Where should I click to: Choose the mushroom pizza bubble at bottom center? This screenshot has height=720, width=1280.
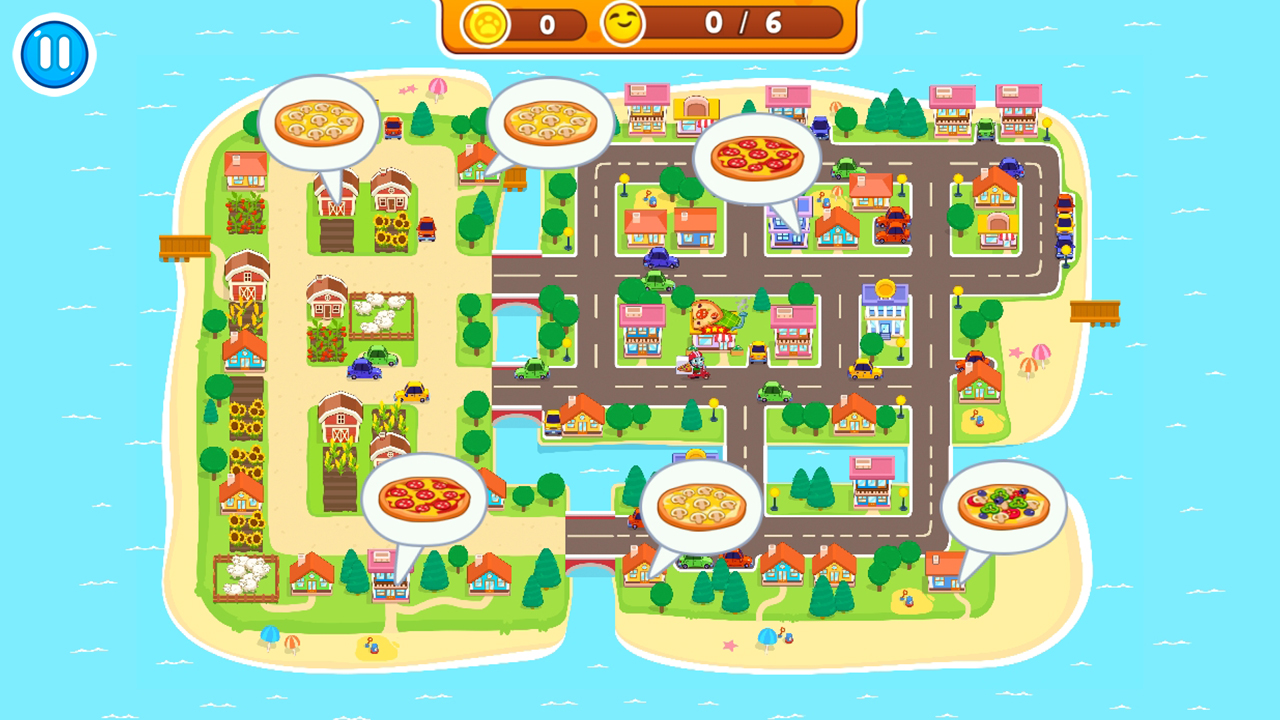700,505
